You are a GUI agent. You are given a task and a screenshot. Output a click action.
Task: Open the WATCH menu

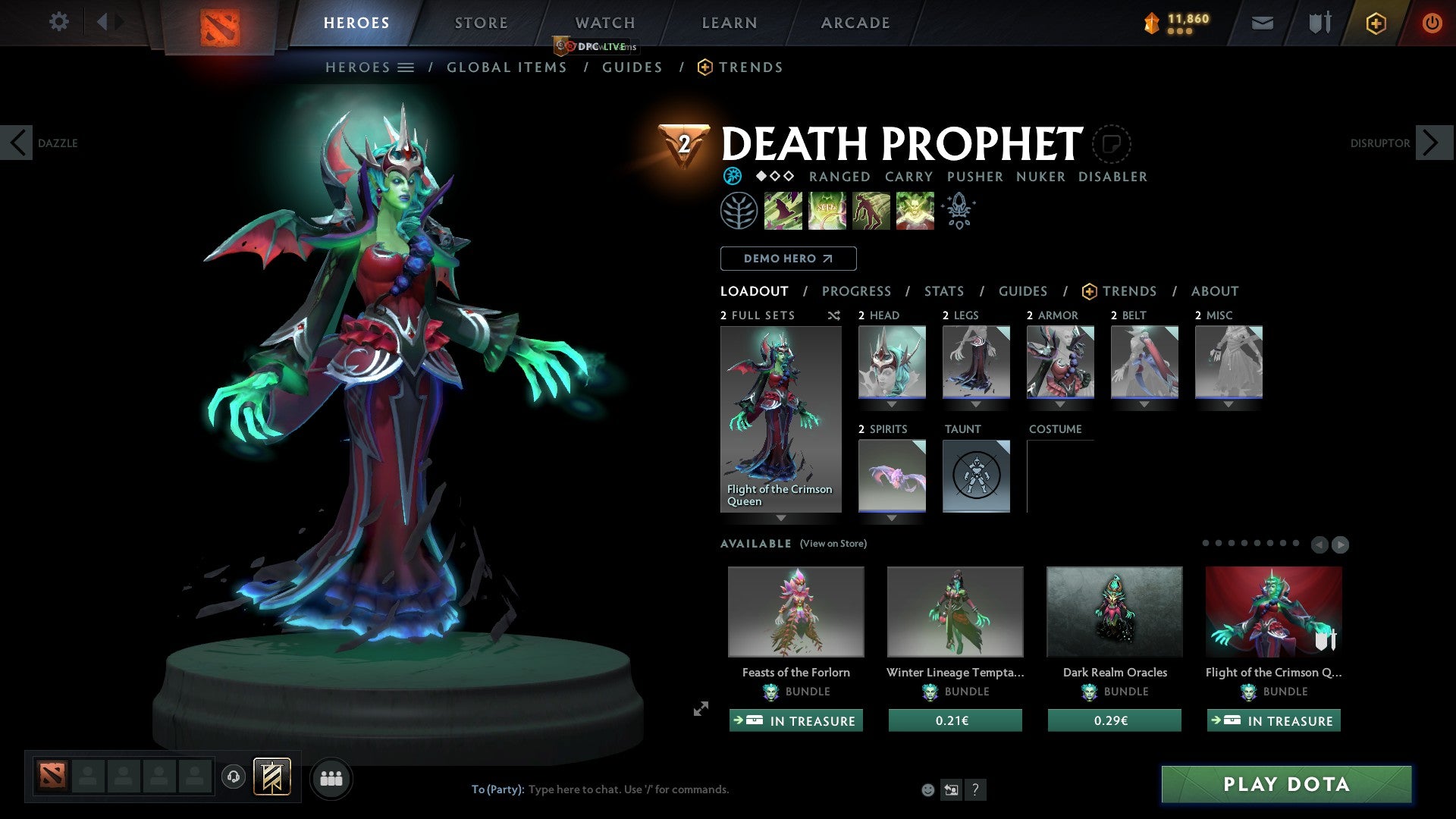point(604,22)
